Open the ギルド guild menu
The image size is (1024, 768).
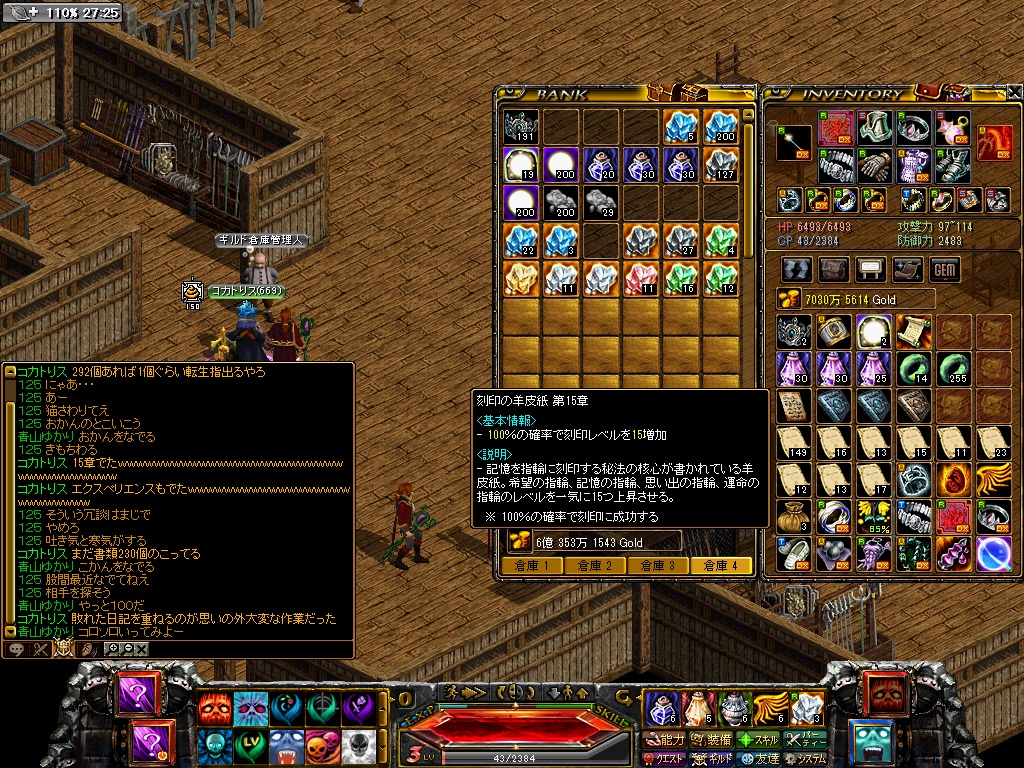711,759
